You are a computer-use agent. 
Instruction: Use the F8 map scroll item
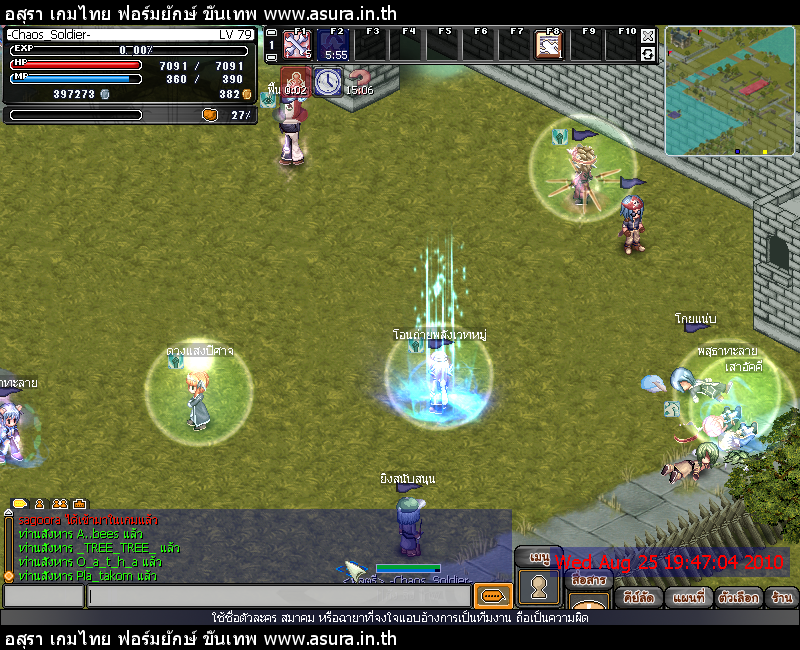(x=548, y=45)
